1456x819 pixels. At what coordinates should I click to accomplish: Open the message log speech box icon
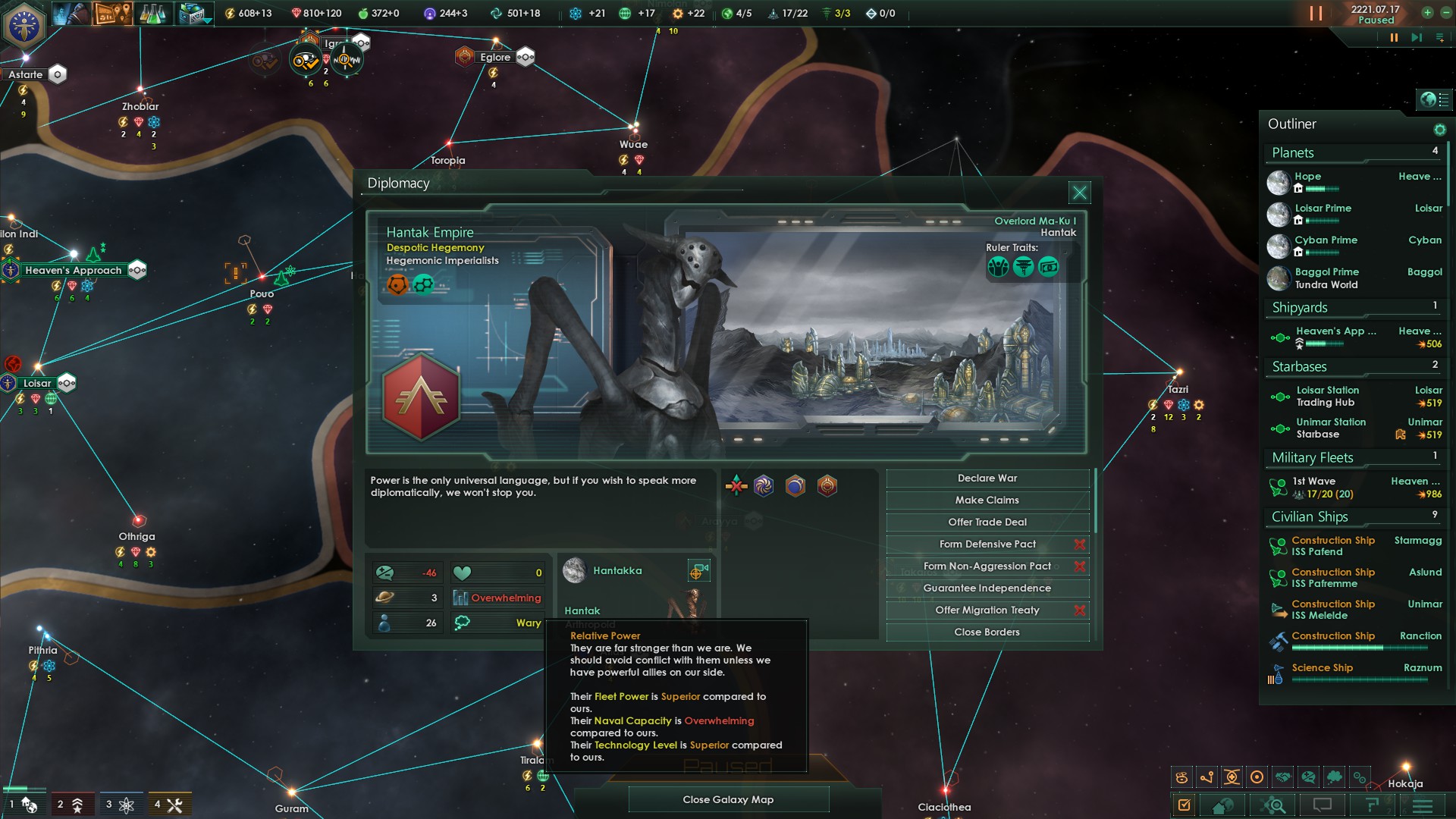point(1323,805)
